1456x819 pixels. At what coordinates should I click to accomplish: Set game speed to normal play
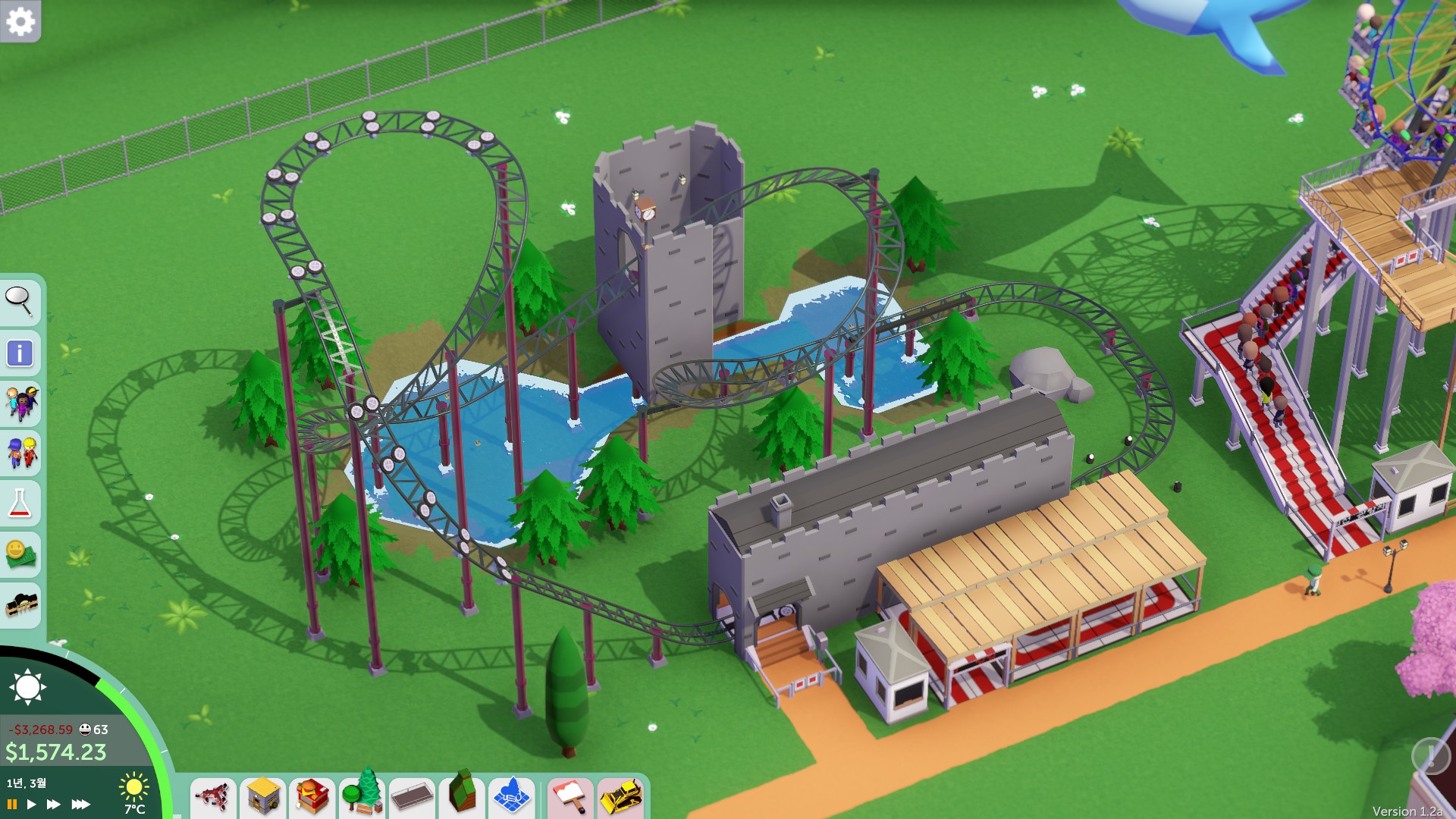tap(31, 804)
